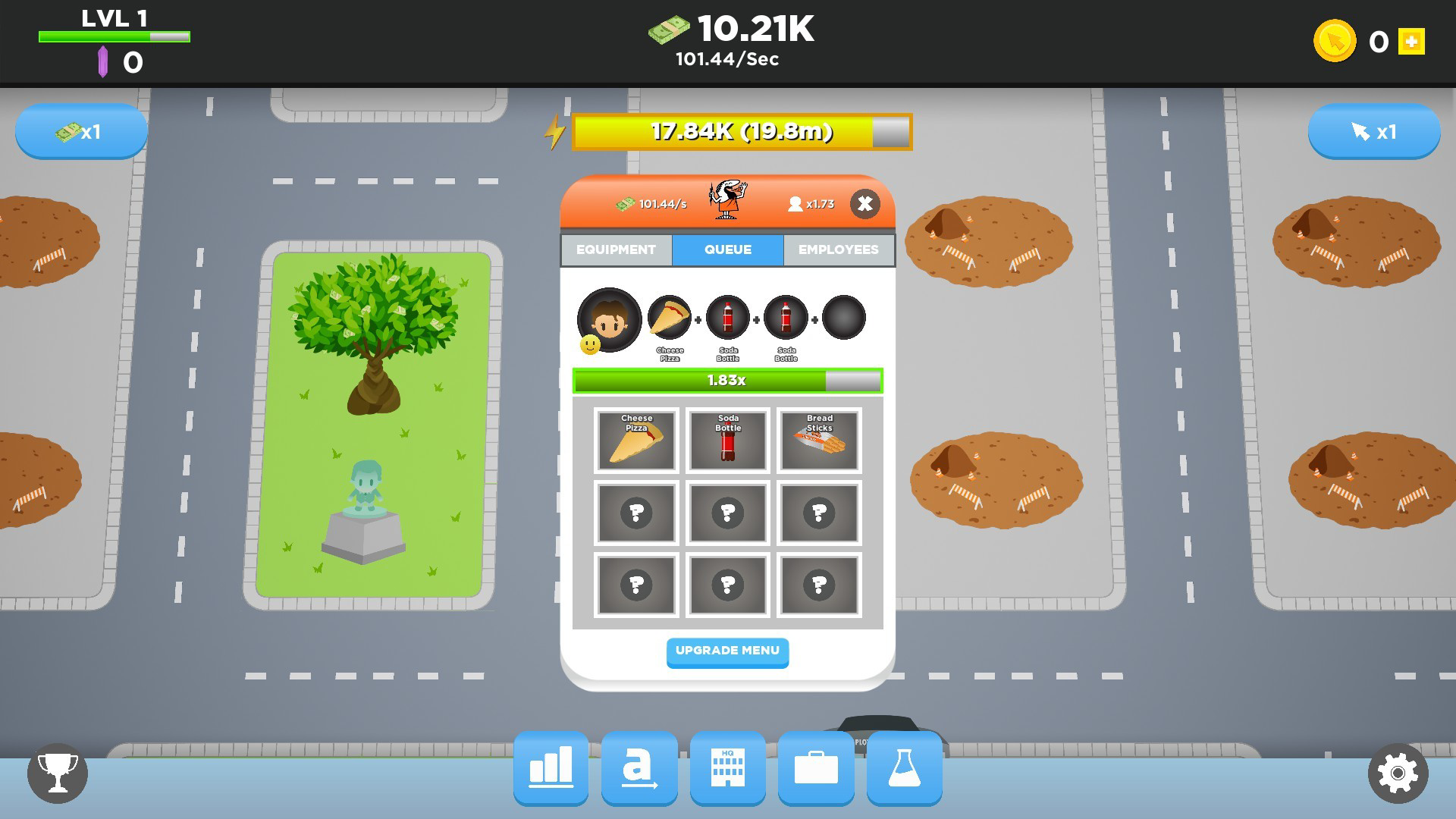
Task: Select the Soda Bottle menu item
Action: coord(727,441)
